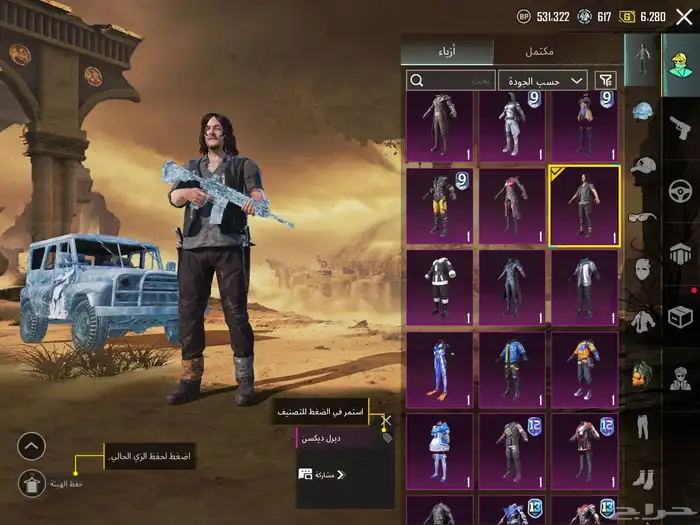Show the pants subcategory
Screen dimensions: 700x525
click(642, 427)
